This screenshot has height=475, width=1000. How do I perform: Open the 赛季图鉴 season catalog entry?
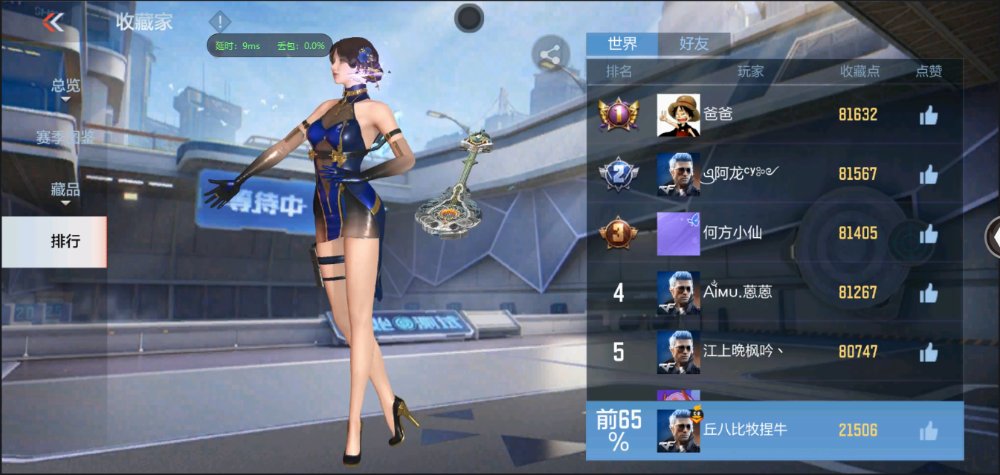tap(66, 137)
